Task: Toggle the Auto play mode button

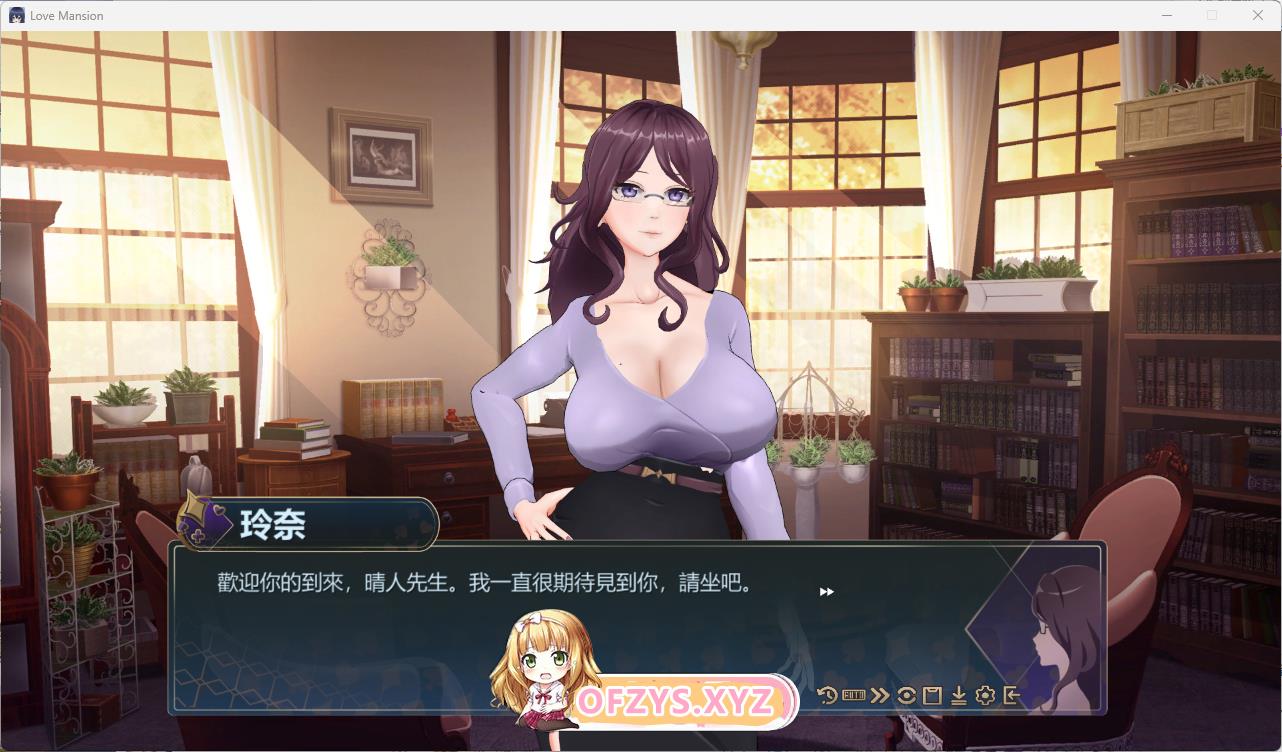Action: click(x=853, y=695)
